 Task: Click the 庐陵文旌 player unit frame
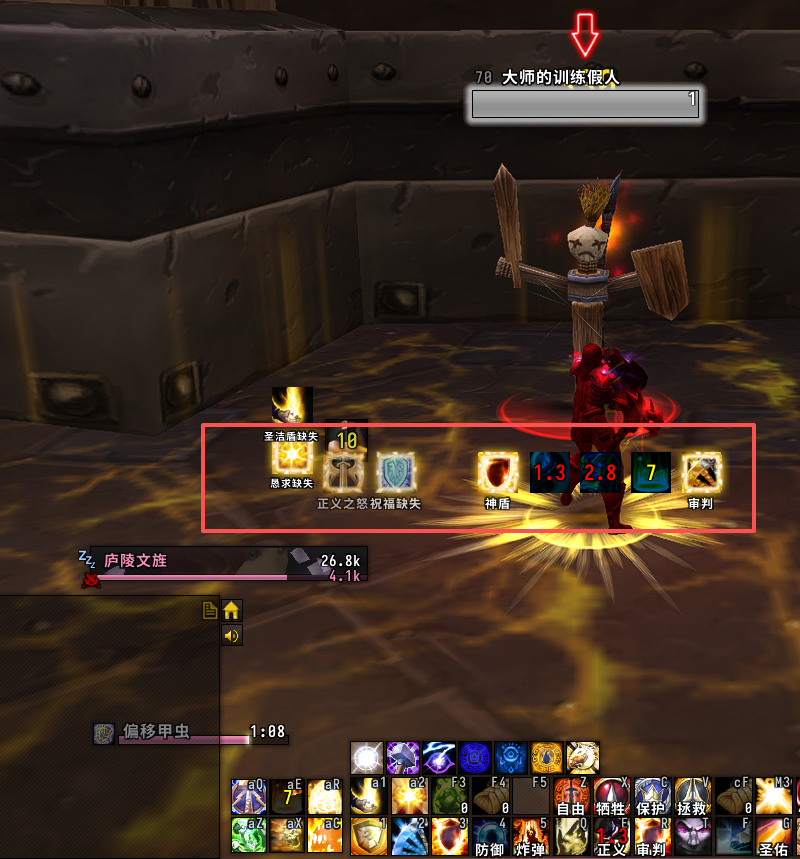[230, 563]
